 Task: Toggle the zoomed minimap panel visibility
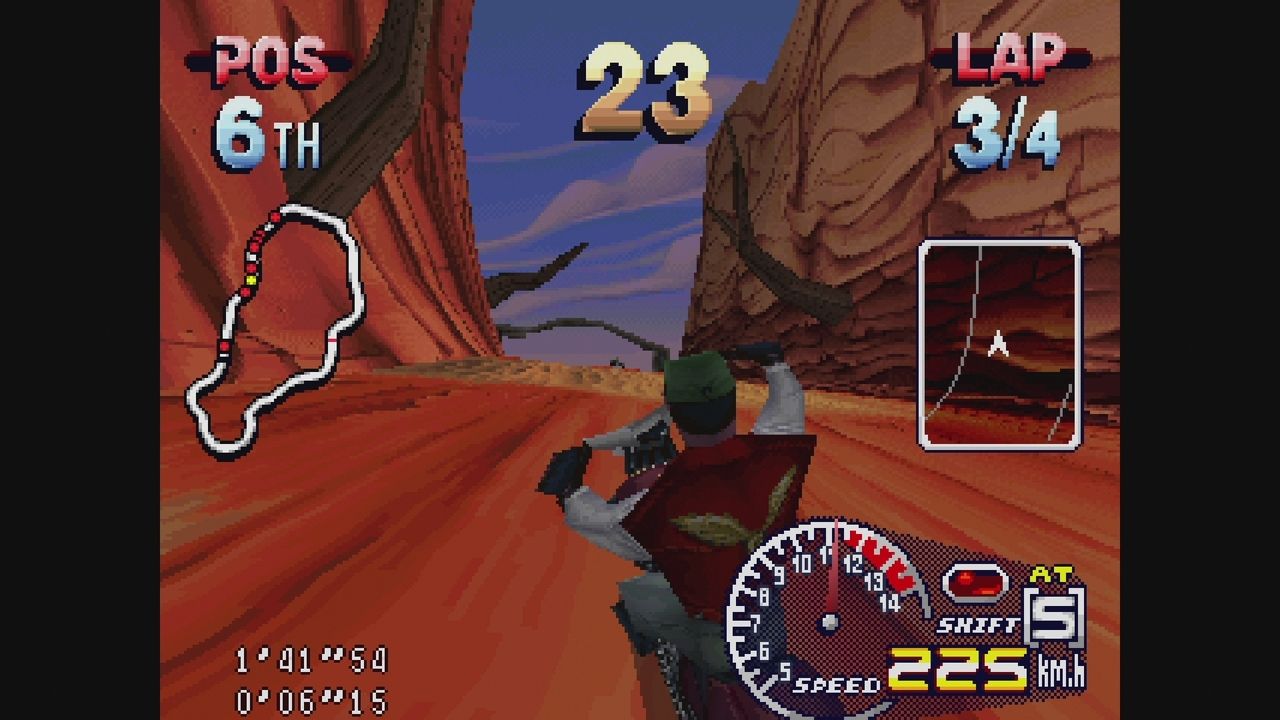[x=998, y=340]
